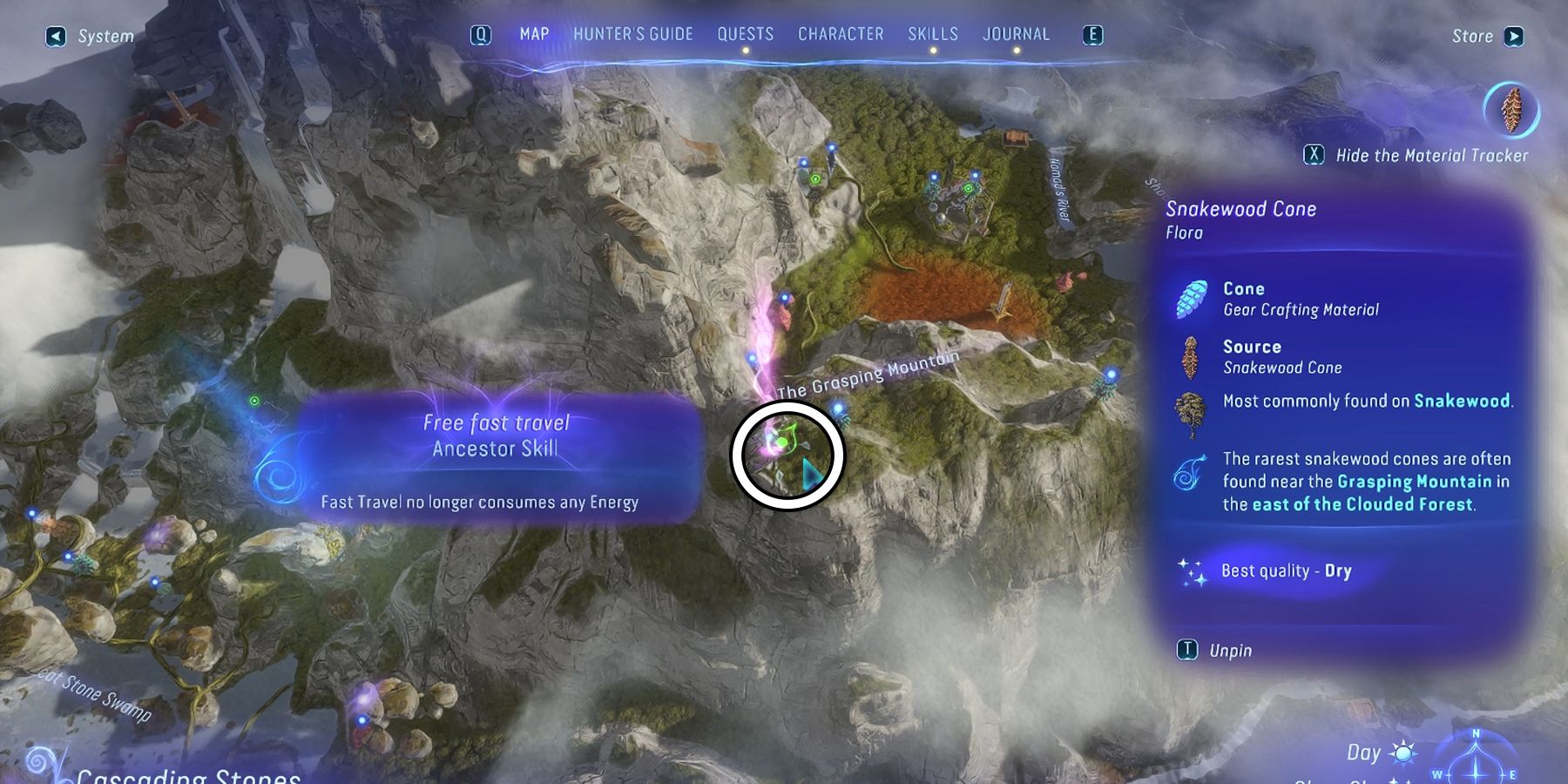Select the Cone gear crafting material icon
This screenshot has width=1568, height=784.
point(1193,297)
